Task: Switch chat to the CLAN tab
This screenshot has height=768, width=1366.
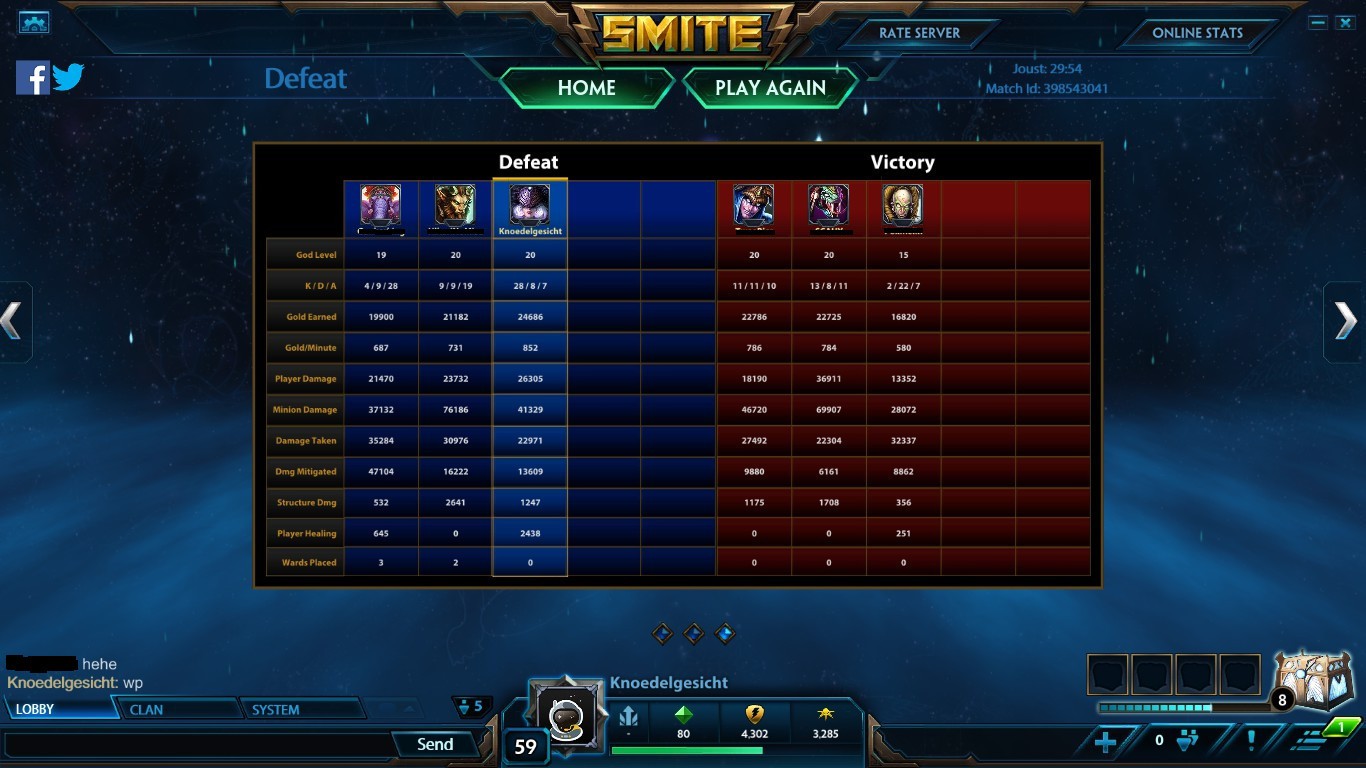Action: [180, 709]
